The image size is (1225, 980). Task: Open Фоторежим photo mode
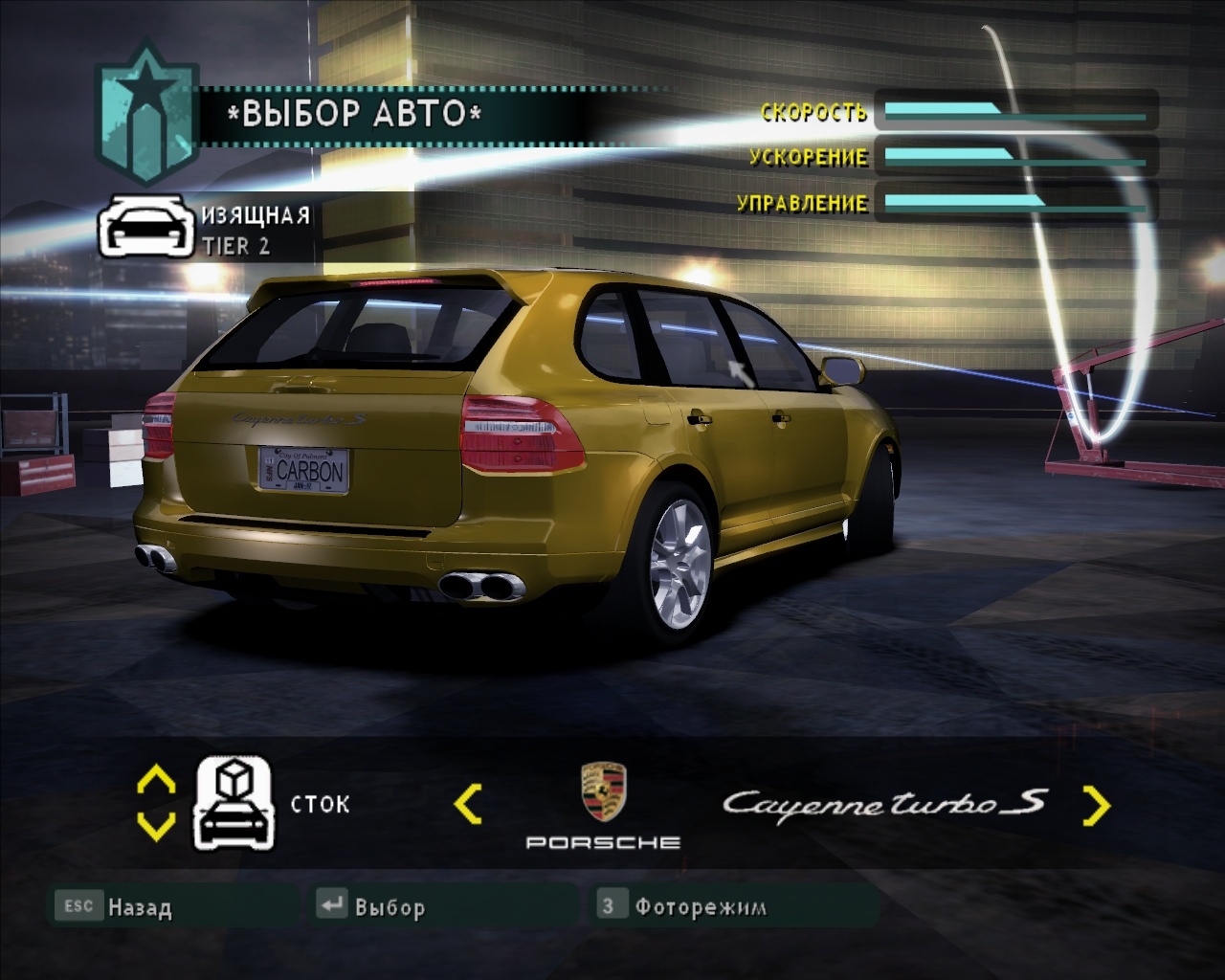(682, 906)
